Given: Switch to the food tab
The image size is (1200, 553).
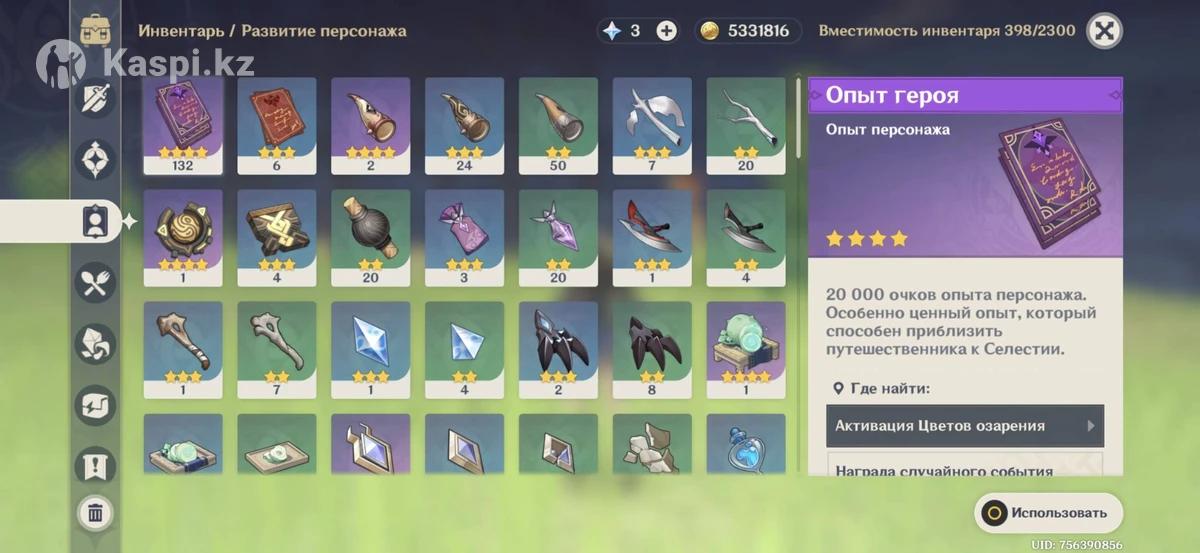Looking at the screenshot, I should click(96, 283).
